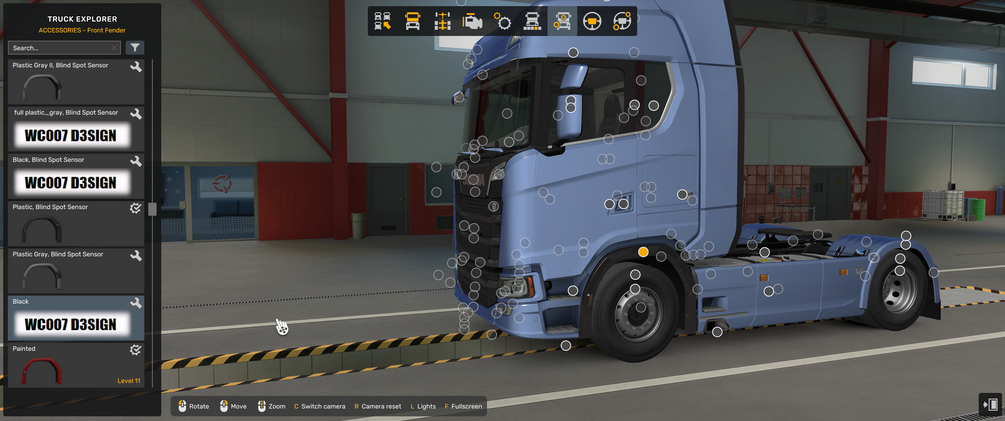Open the chassis category icon
The width and height of the screenshot is (1005, 421).
pos(442,21)
